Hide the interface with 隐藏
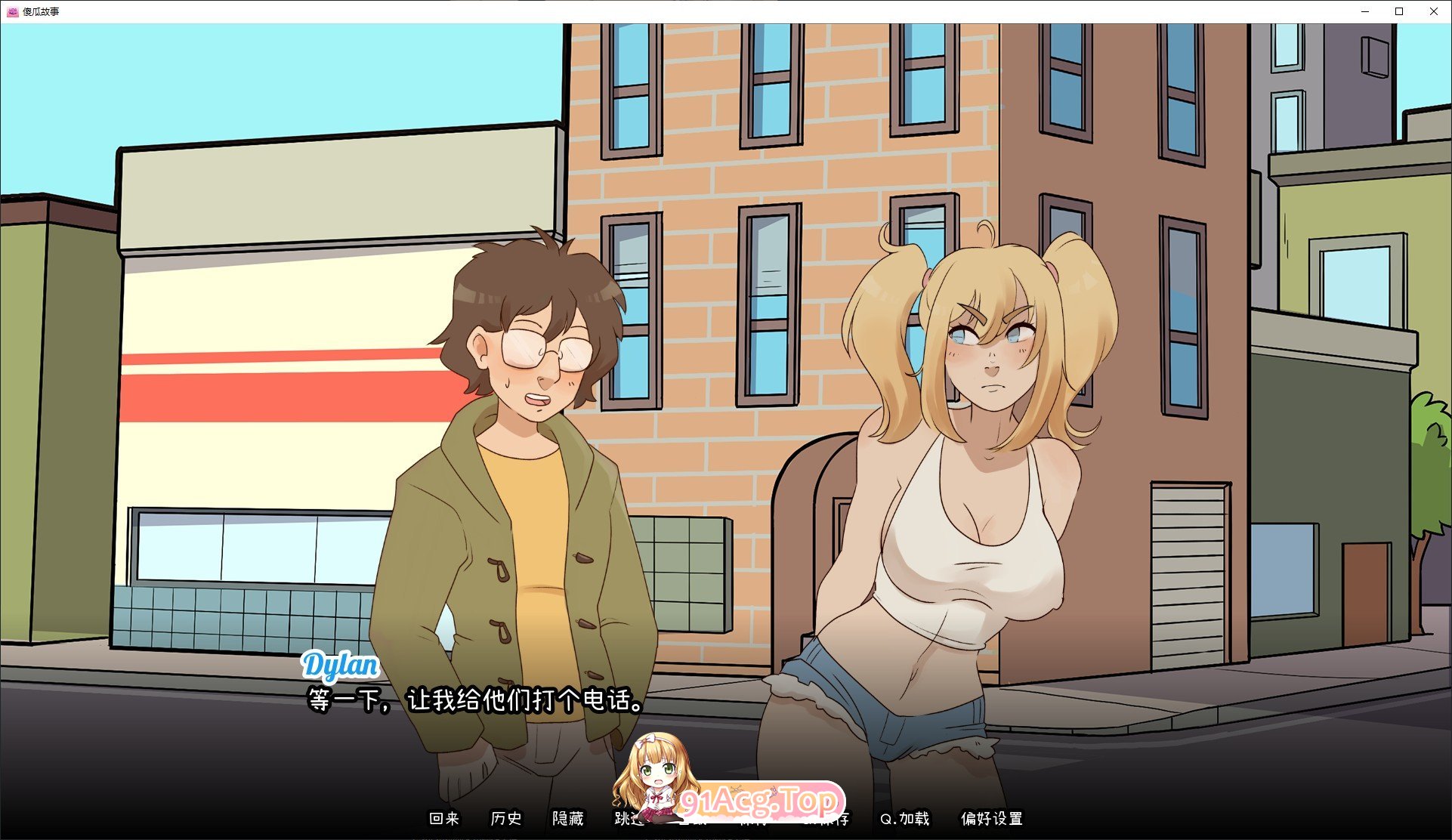 [x=567, y=819]
